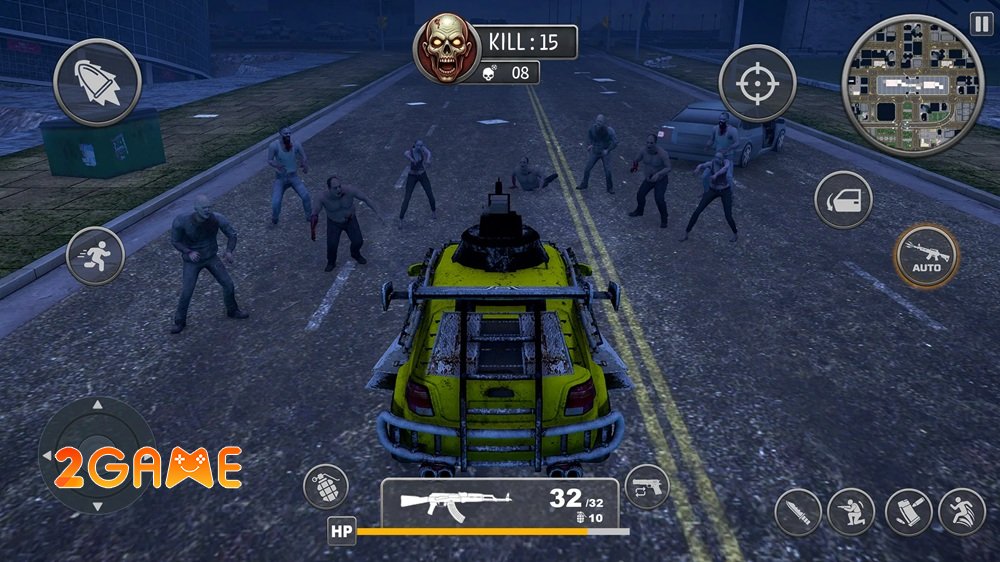Viewport: 1000px width, 562px height.
Task: Pause the game
Action: (980, 23)
